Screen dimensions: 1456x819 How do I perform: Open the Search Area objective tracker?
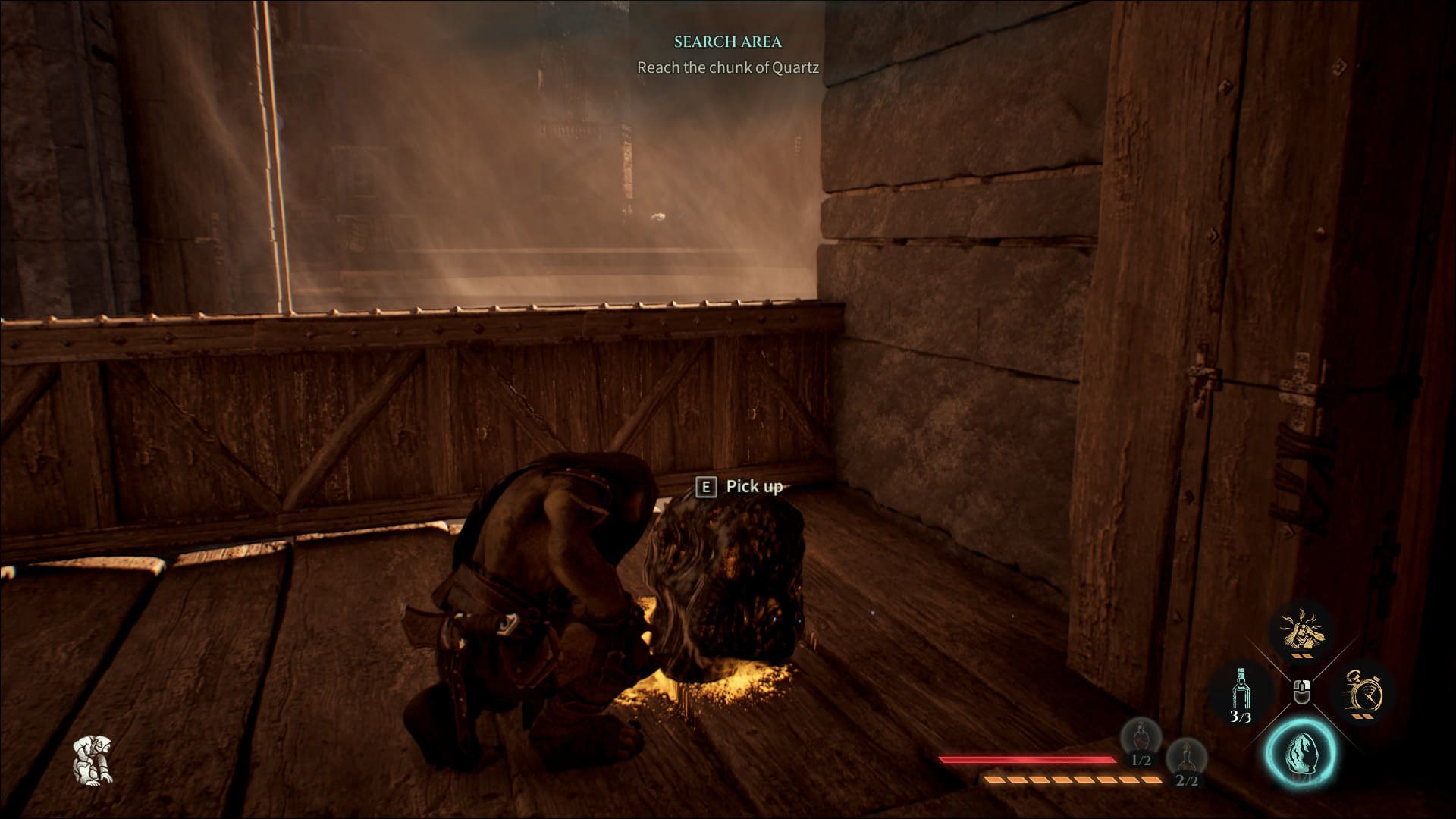(x=727, y=42)
